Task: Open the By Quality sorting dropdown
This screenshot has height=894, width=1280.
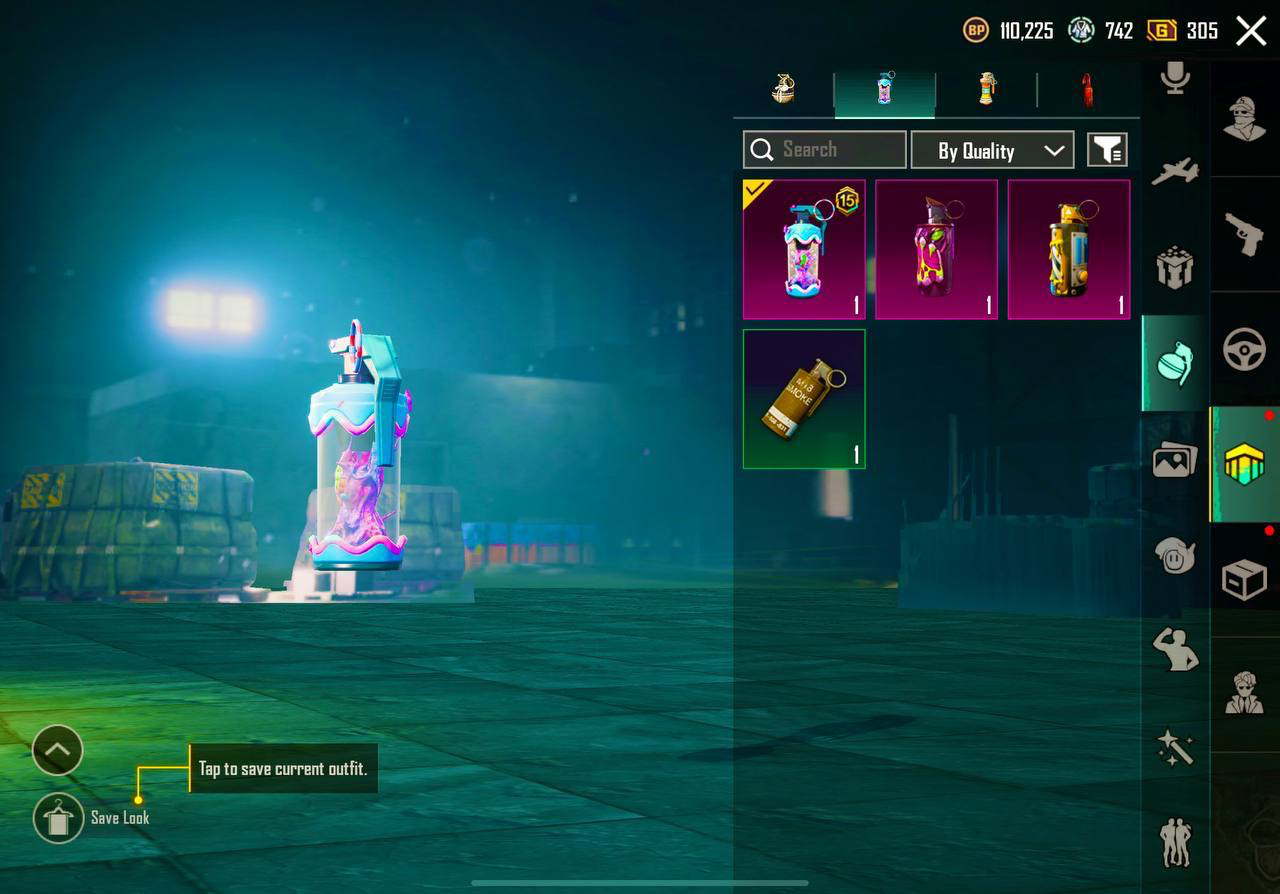Action: (992, 150)
